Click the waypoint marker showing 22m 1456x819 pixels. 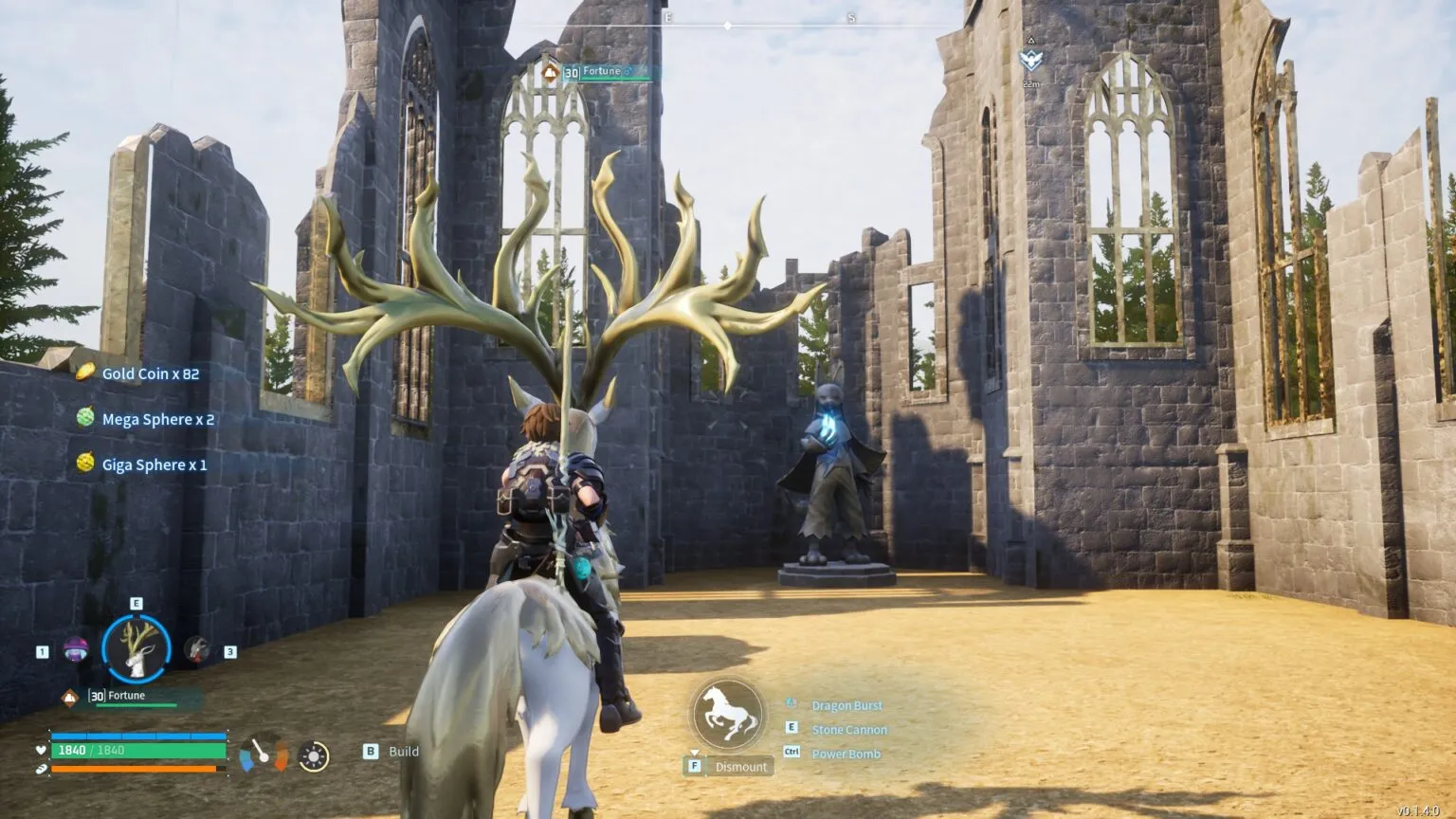pos(1030,61)
